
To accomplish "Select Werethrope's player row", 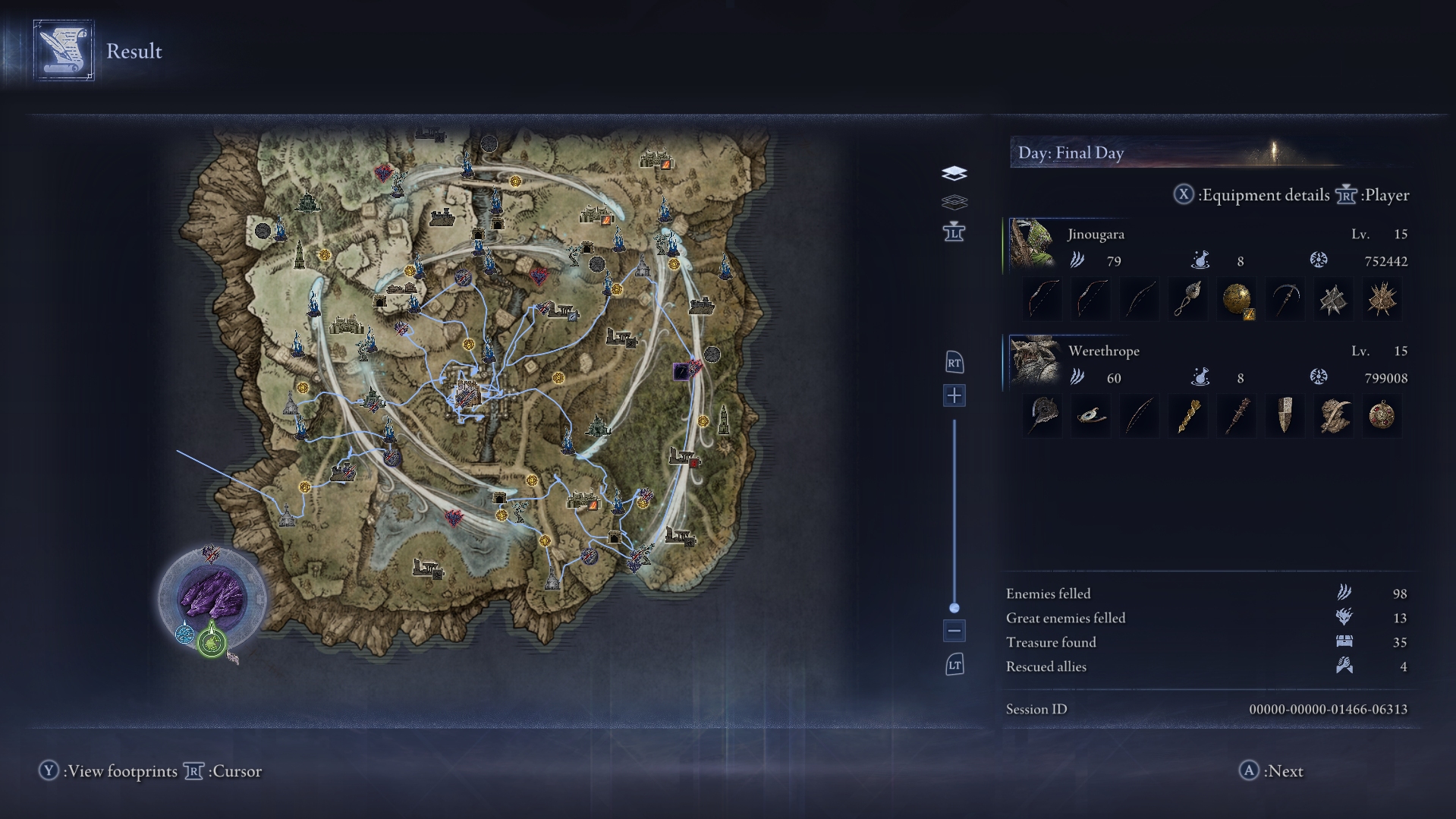I will [x=1206, y=364].
